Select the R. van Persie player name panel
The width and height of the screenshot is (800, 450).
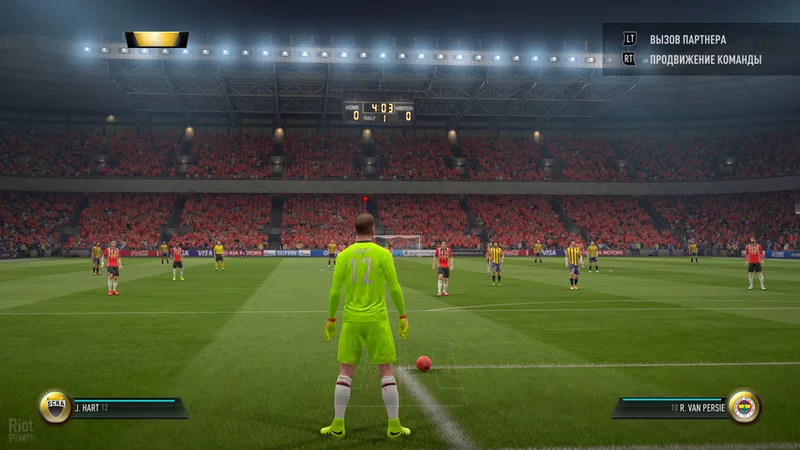(672, 407)
